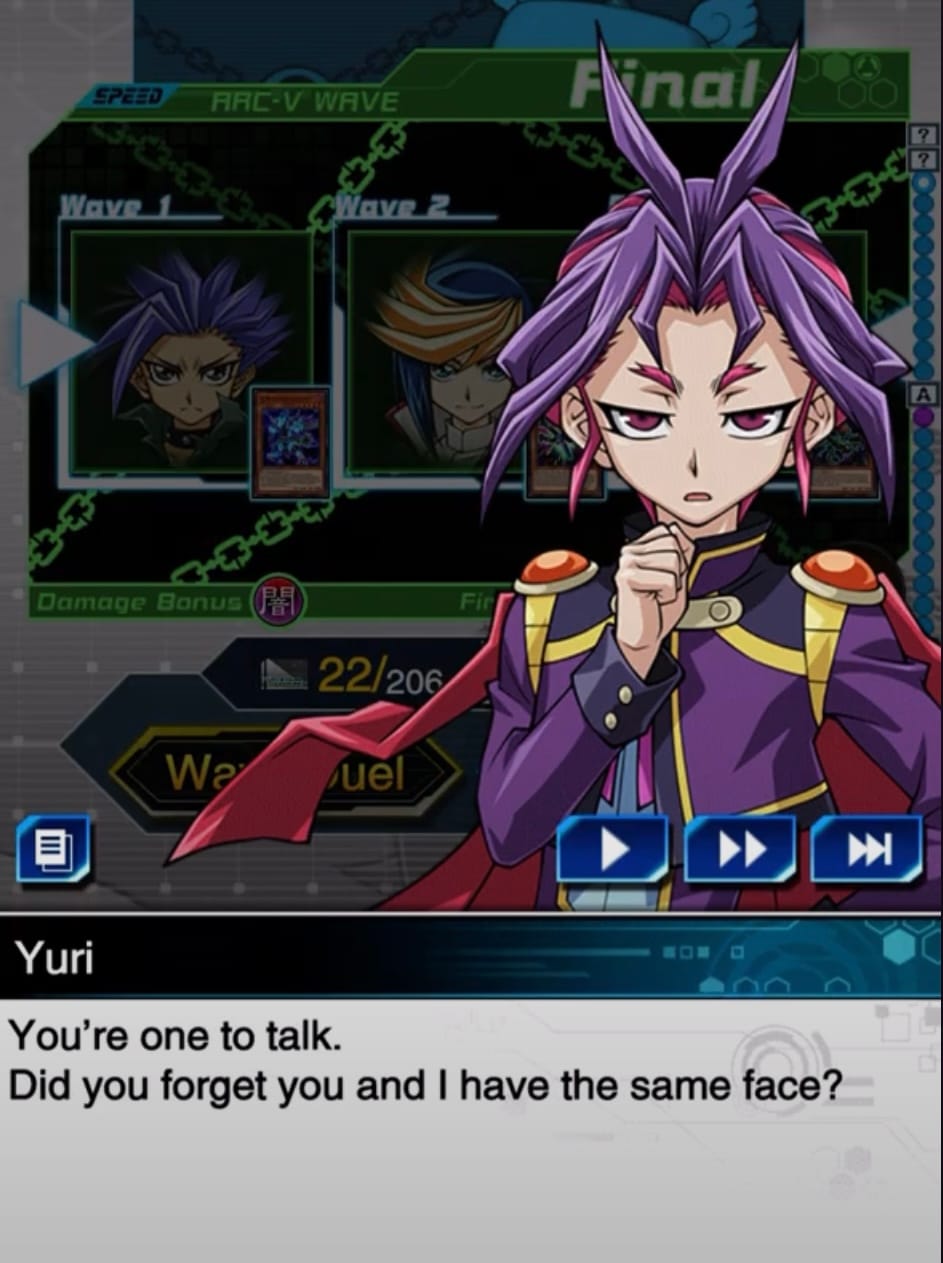Open the dialogue log icon
Image resolution: width=943 pixels, height=1263 pixels.
click(x=53, y=849)
